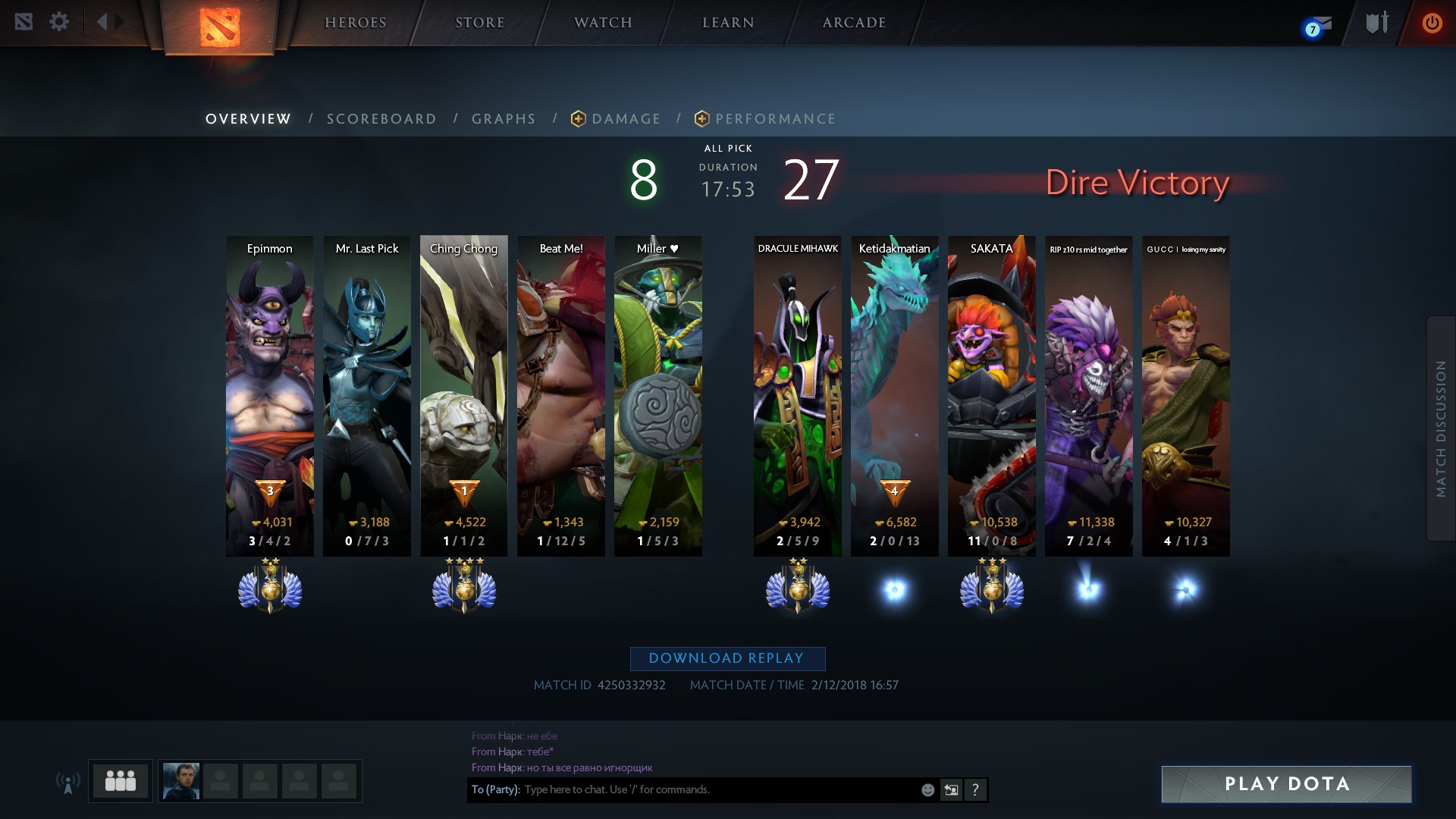Click the Play Dota button
1456x819 pixels.
pos(1286,784)
